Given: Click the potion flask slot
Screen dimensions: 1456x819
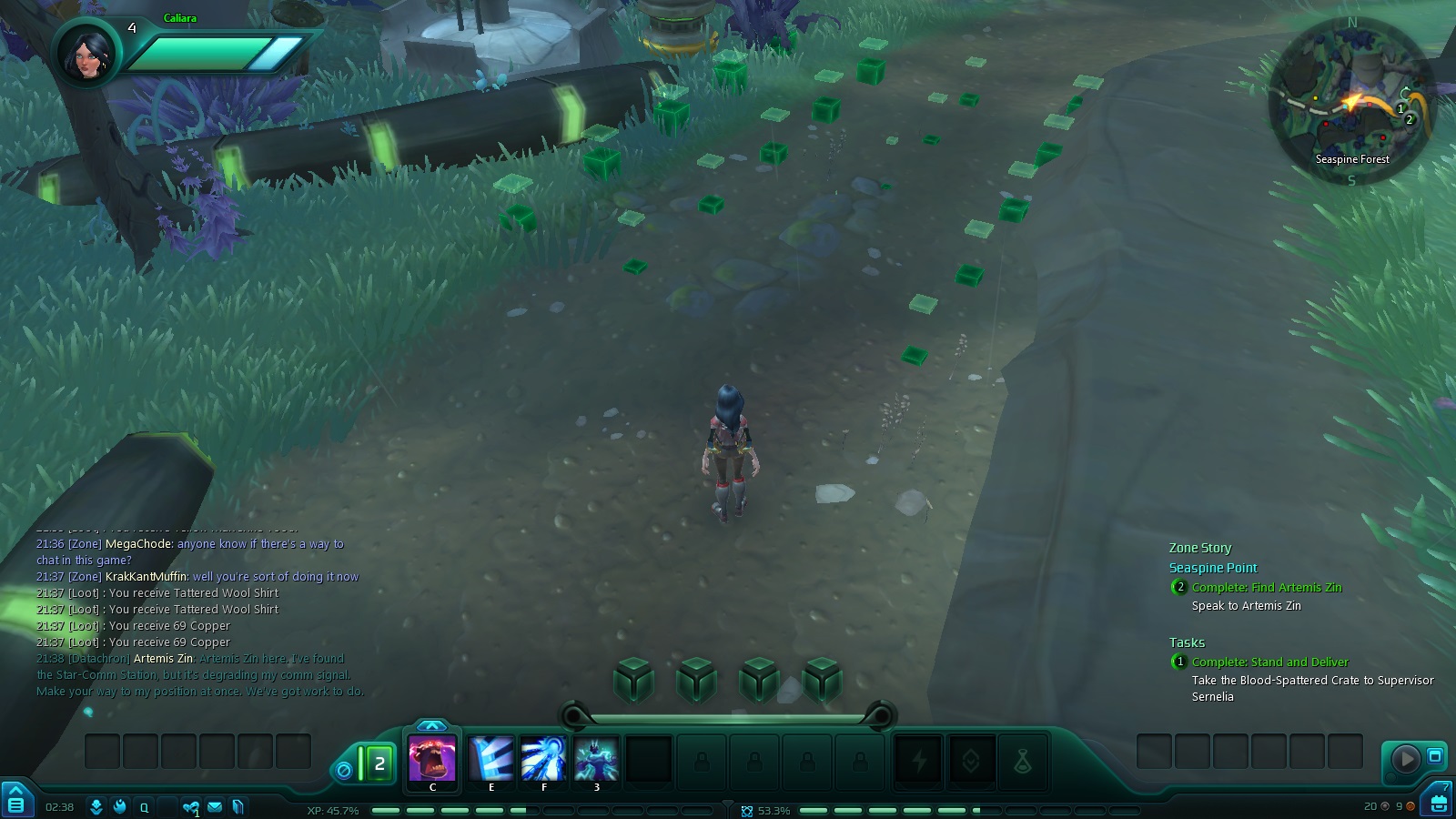Looking at the screenshot, I should (x=1023, y=760).
